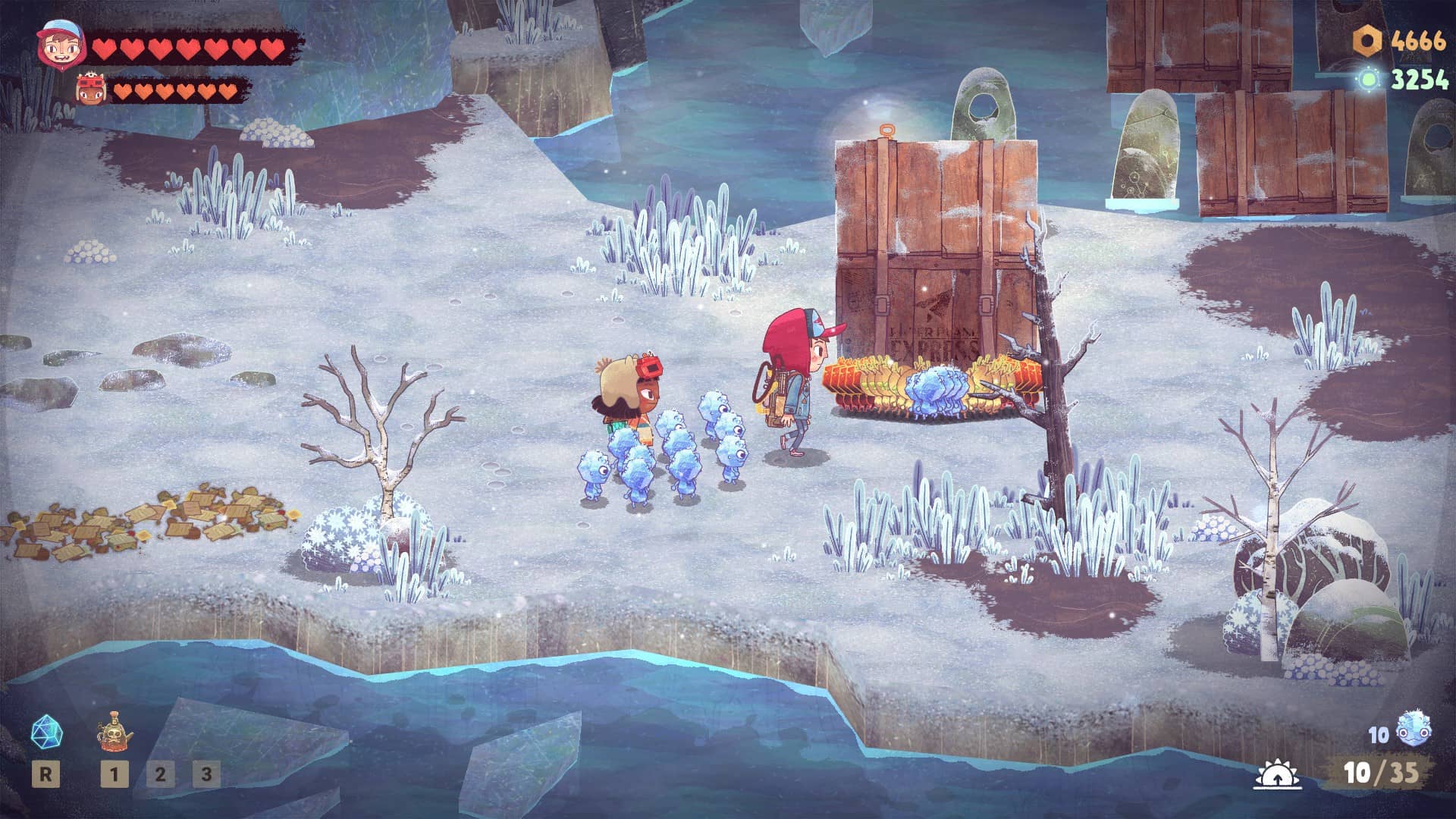Use the skull-topped bottle item
The image size is (1456, 819).
coord(115,732)
